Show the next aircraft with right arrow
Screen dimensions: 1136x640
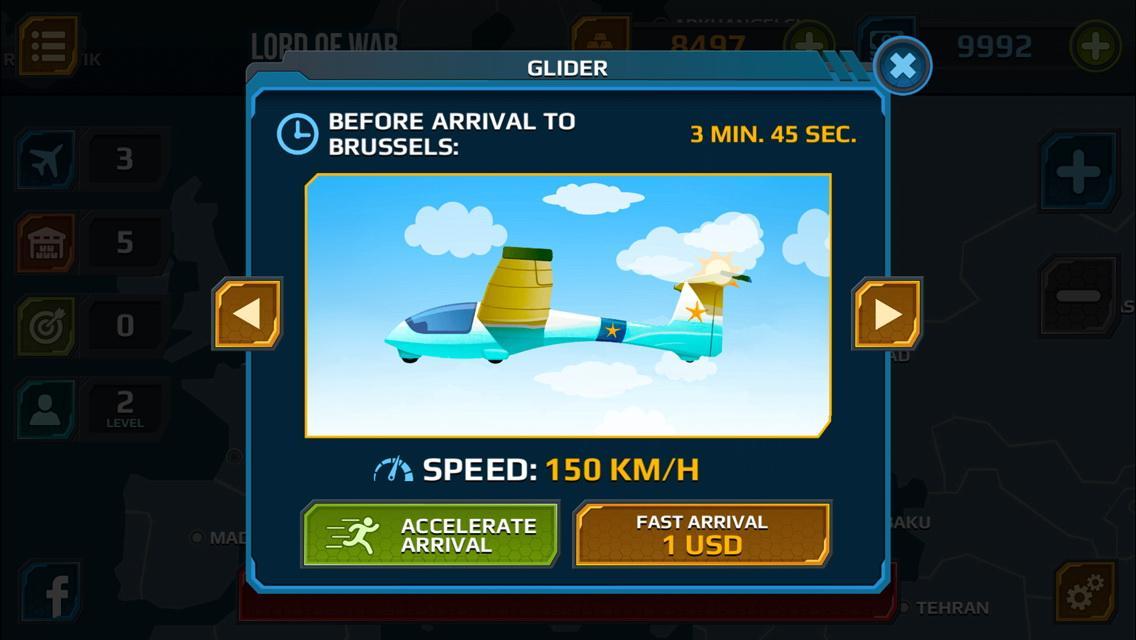click(887, 314)
